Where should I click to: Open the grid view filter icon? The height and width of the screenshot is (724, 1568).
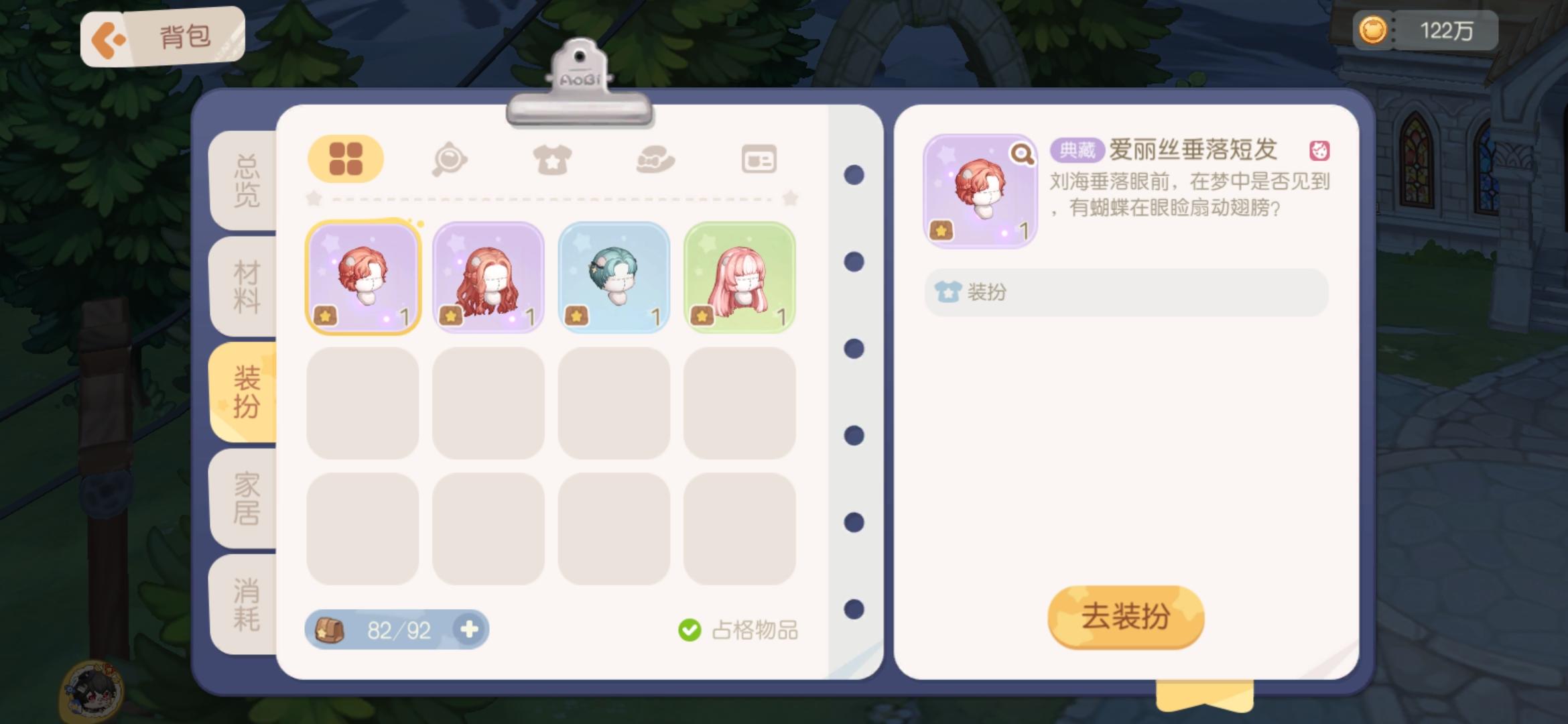click(346, 158)
